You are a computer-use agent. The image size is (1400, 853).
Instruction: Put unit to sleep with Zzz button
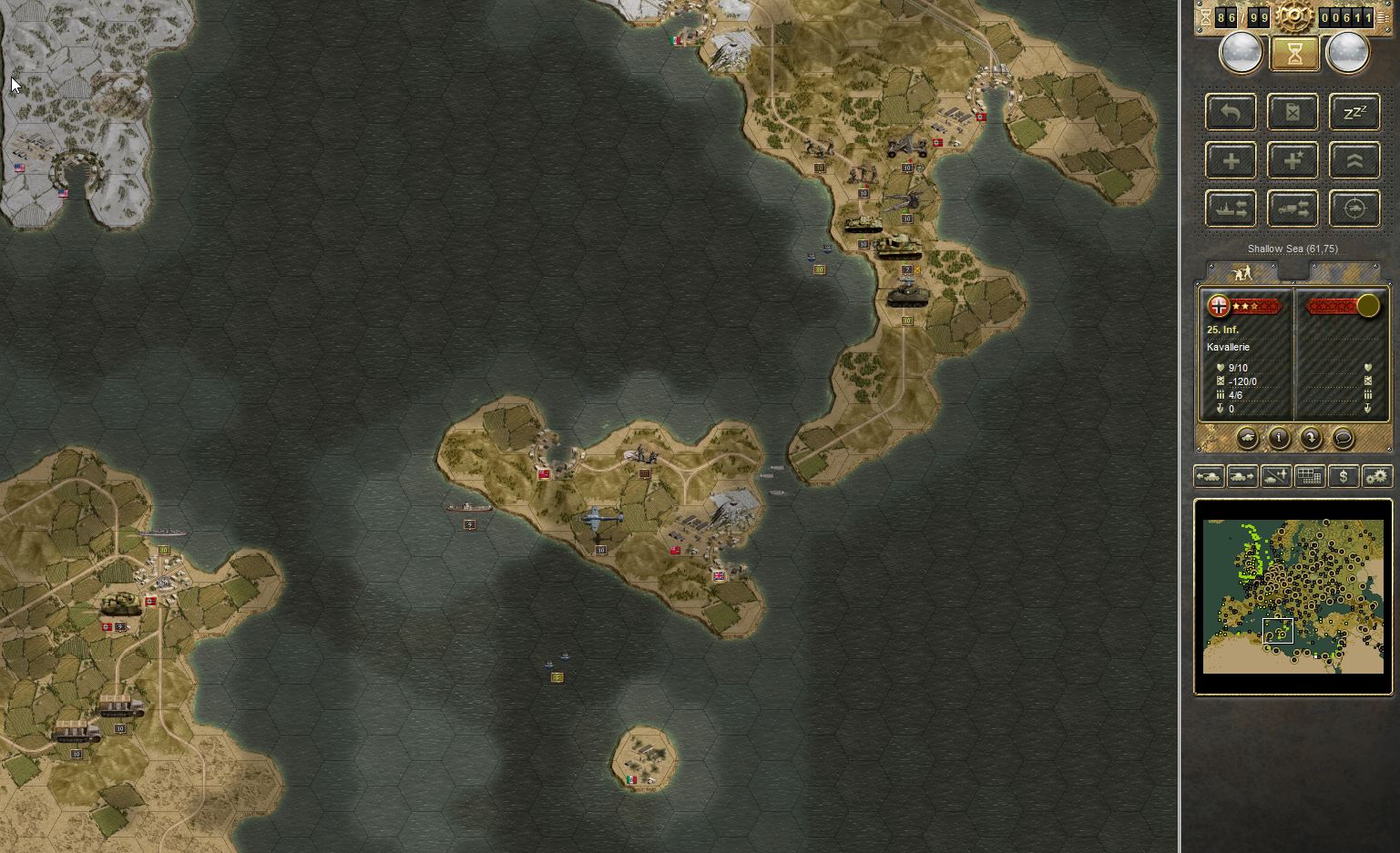tap(1354, 112)
